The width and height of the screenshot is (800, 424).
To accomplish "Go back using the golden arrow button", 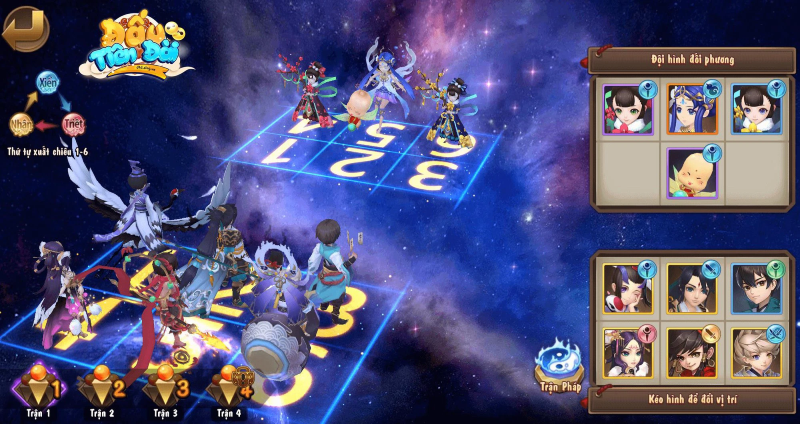I will click(24, 28).
